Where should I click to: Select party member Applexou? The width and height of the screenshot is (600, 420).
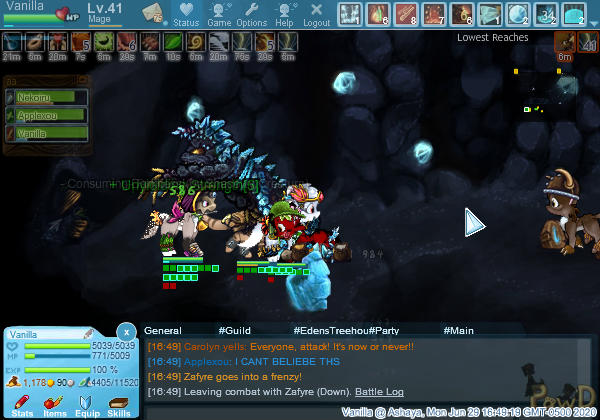click(x=45, y=115)
